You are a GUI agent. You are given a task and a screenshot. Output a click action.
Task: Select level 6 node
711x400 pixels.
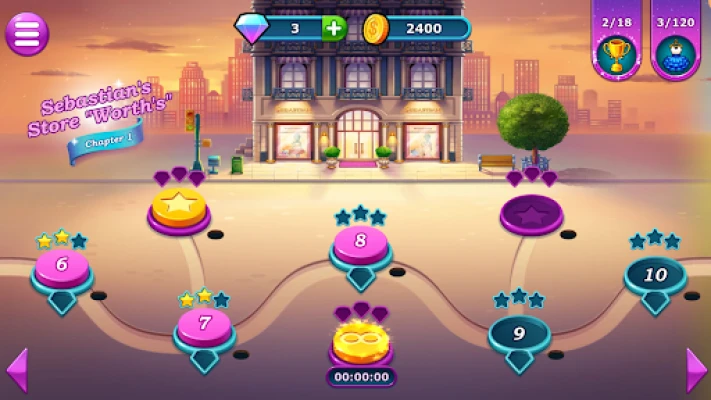(62, 267)
